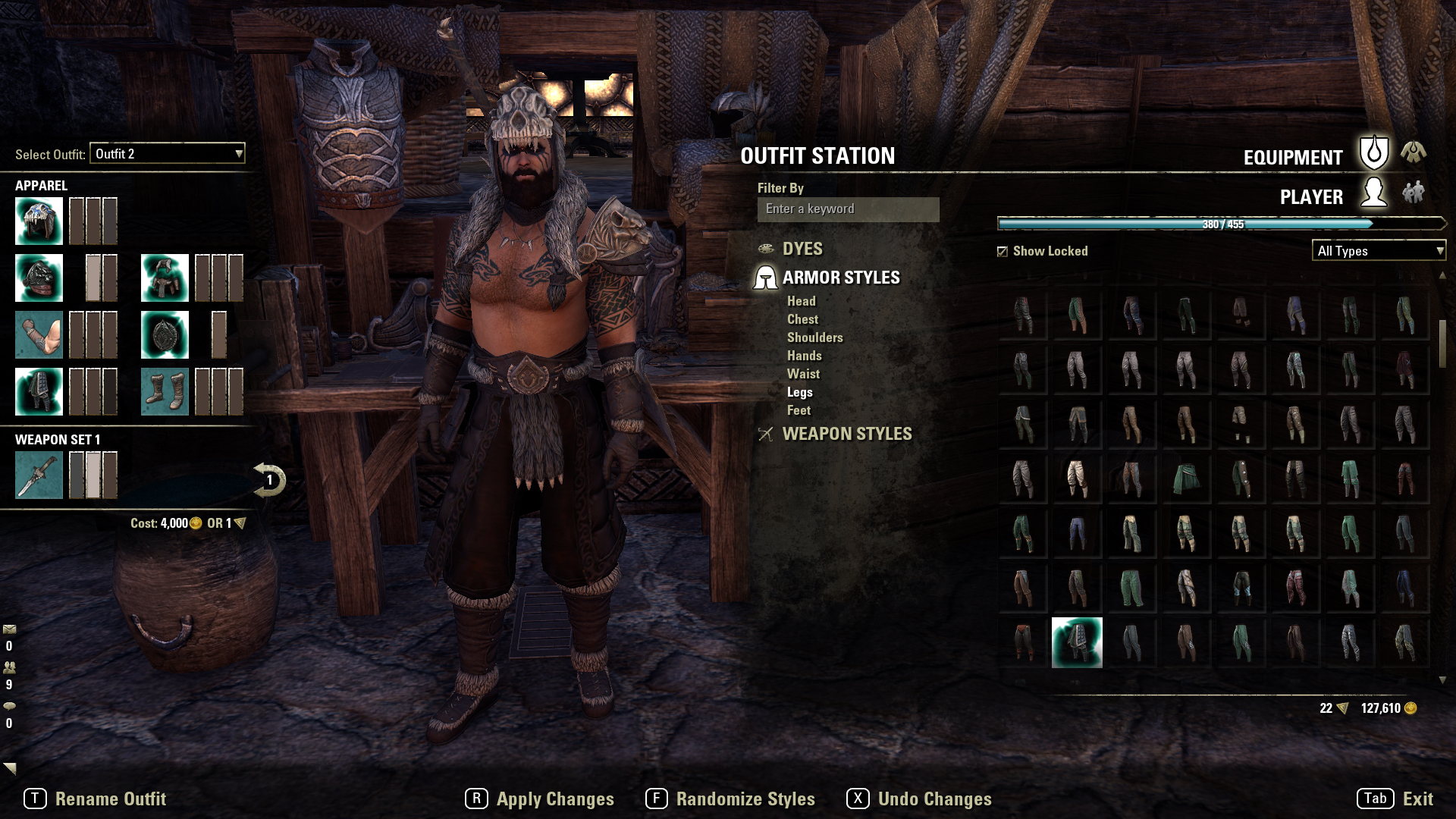Choose the Head armor style

click(x=801, y=301)
